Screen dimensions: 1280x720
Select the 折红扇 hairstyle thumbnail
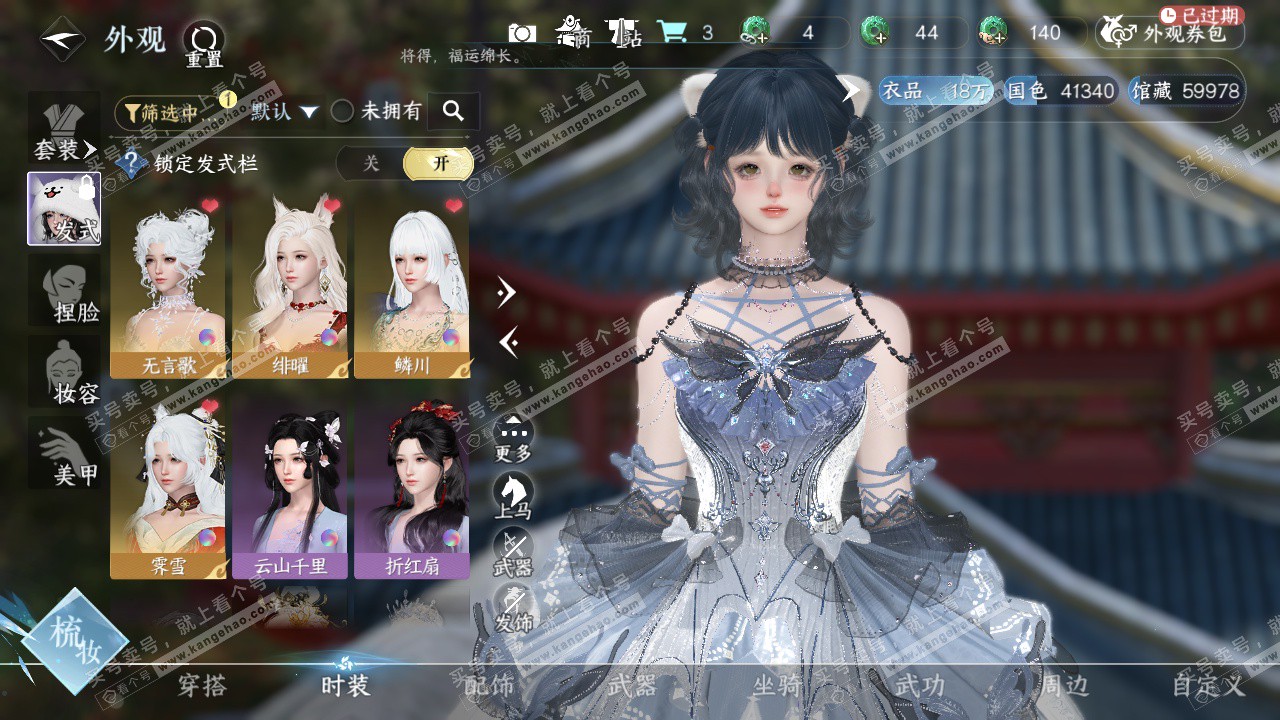(412, 488)
